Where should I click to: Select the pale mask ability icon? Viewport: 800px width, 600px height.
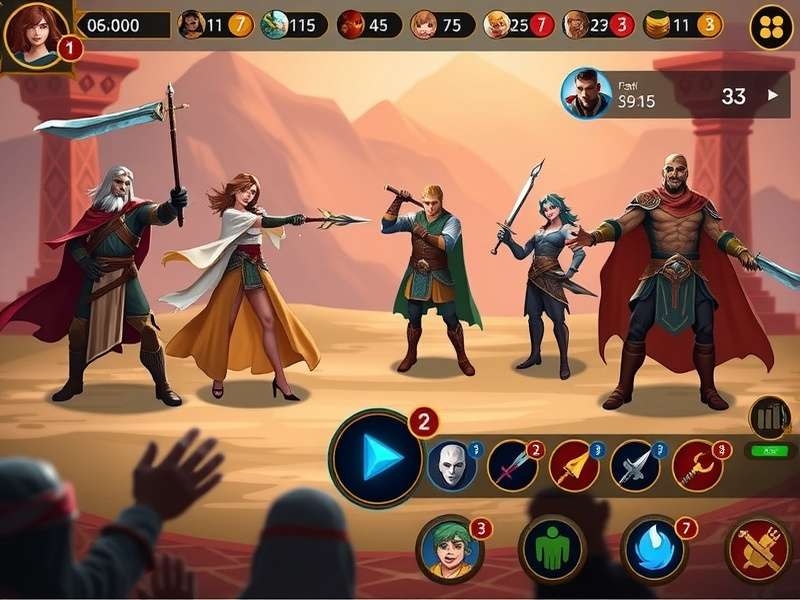pos(451,465)
